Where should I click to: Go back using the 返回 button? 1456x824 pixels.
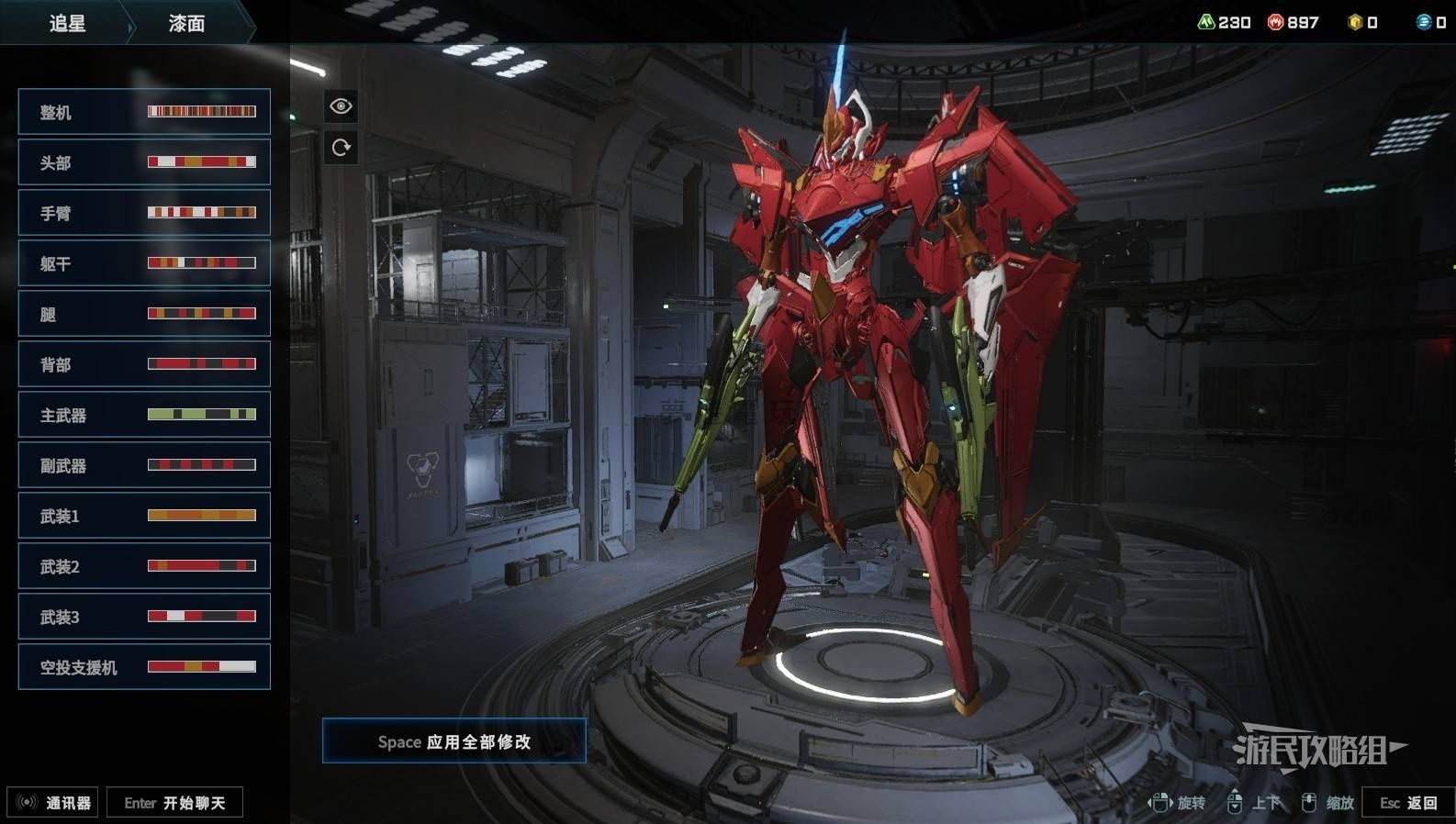coord(1408,803)
